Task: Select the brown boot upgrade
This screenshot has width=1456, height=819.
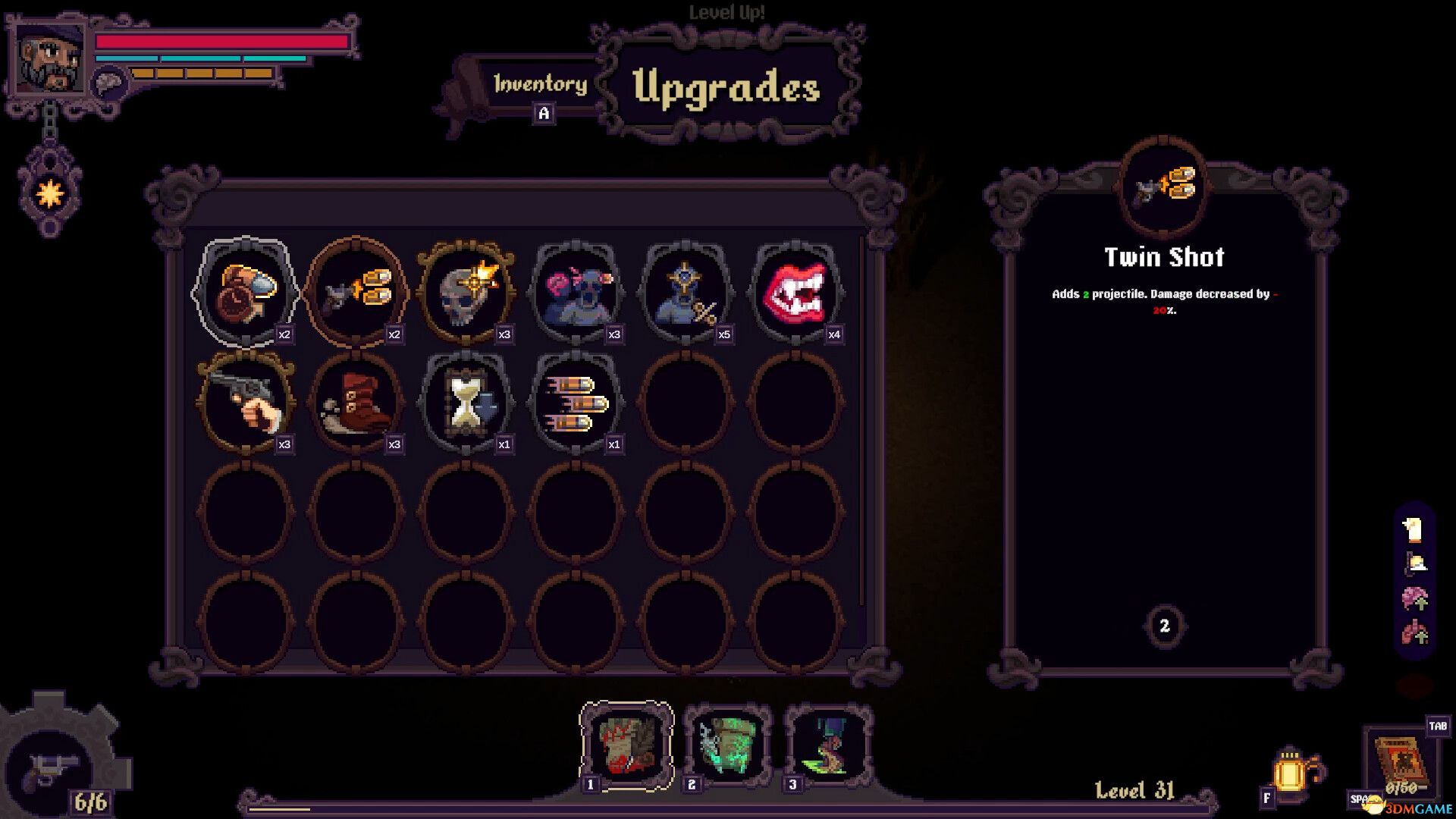Action: point(356,402)
